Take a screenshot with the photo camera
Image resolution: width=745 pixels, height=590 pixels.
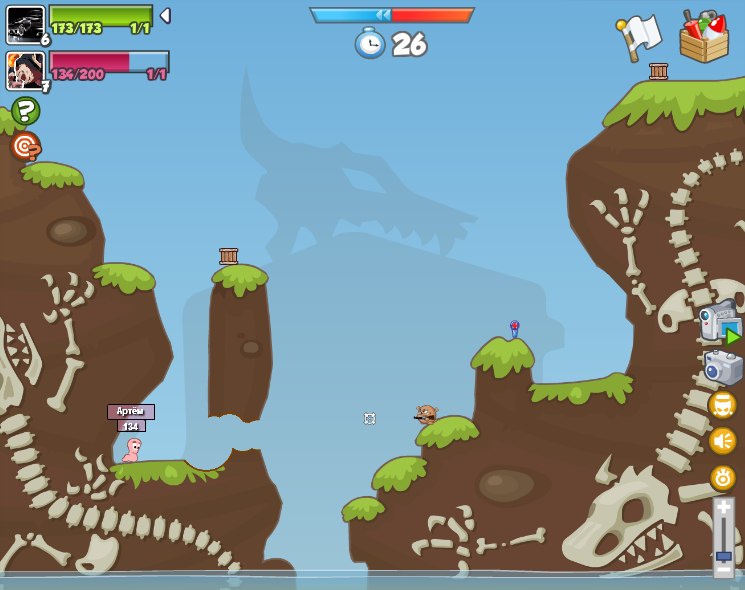pos(723,367)
